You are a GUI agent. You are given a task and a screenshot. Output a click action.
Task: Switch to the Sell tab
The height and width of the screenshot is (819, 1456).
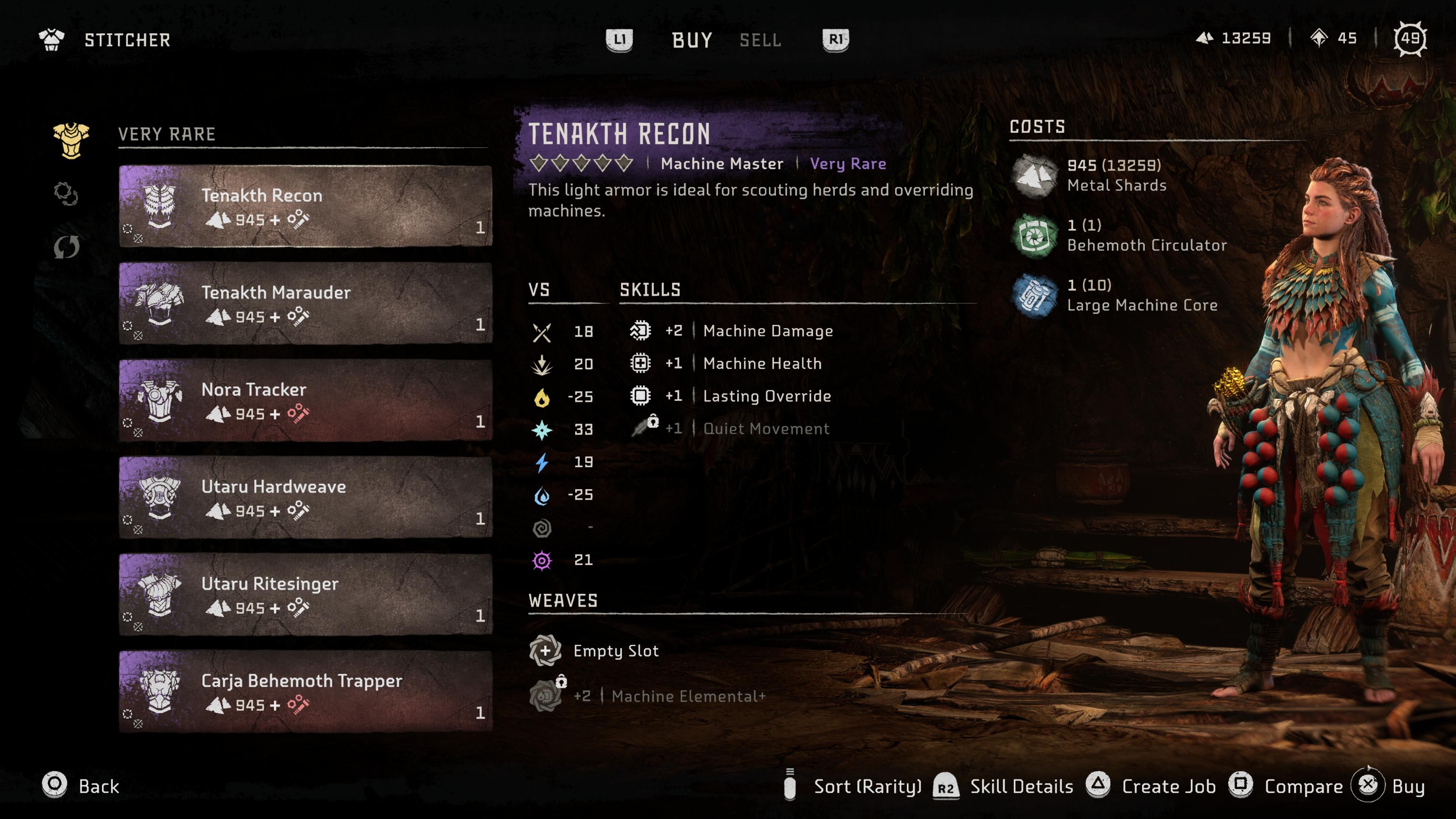[760, 40]
